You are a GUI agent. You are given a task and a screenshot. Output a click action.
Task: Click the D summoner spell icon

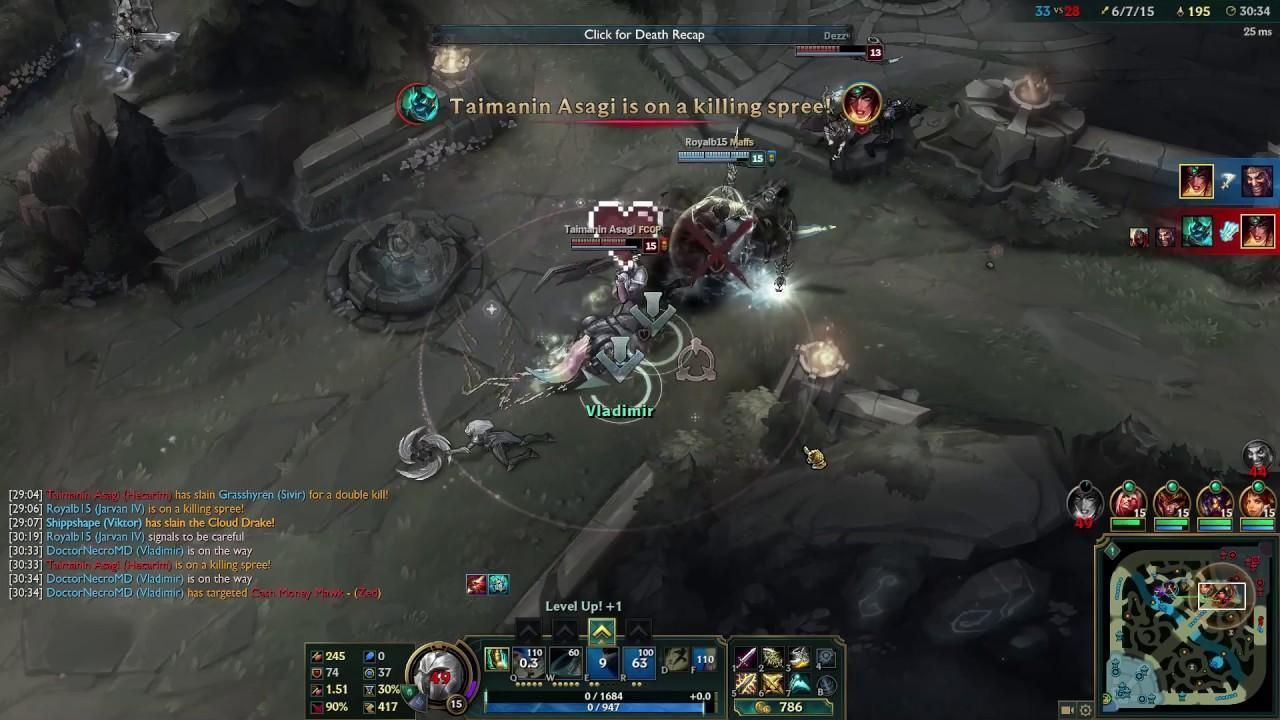pos(675,659)
